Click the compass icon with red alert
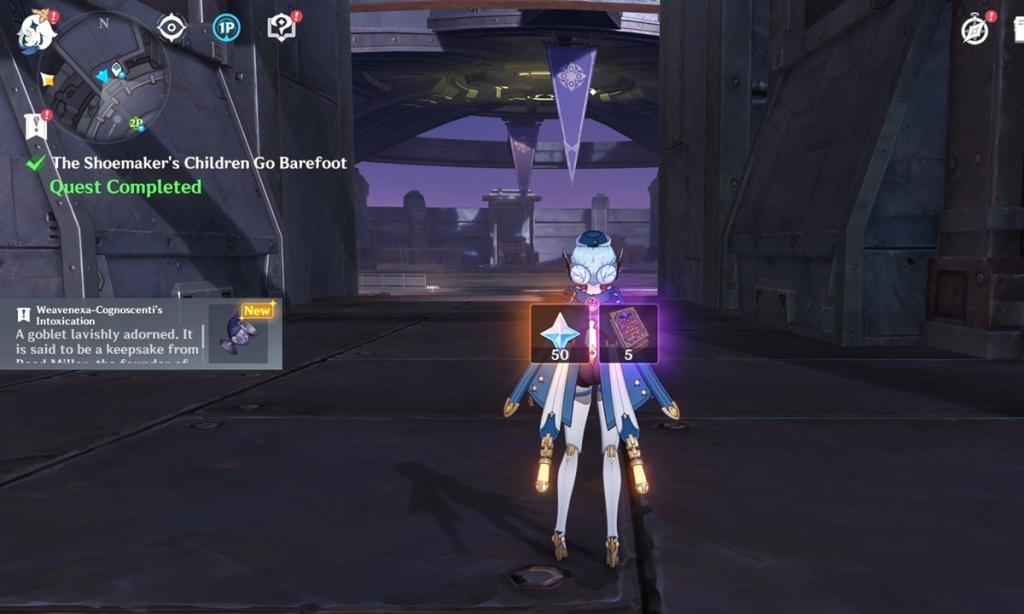Screen dimensions: 1024x614 tap(975, 30)
